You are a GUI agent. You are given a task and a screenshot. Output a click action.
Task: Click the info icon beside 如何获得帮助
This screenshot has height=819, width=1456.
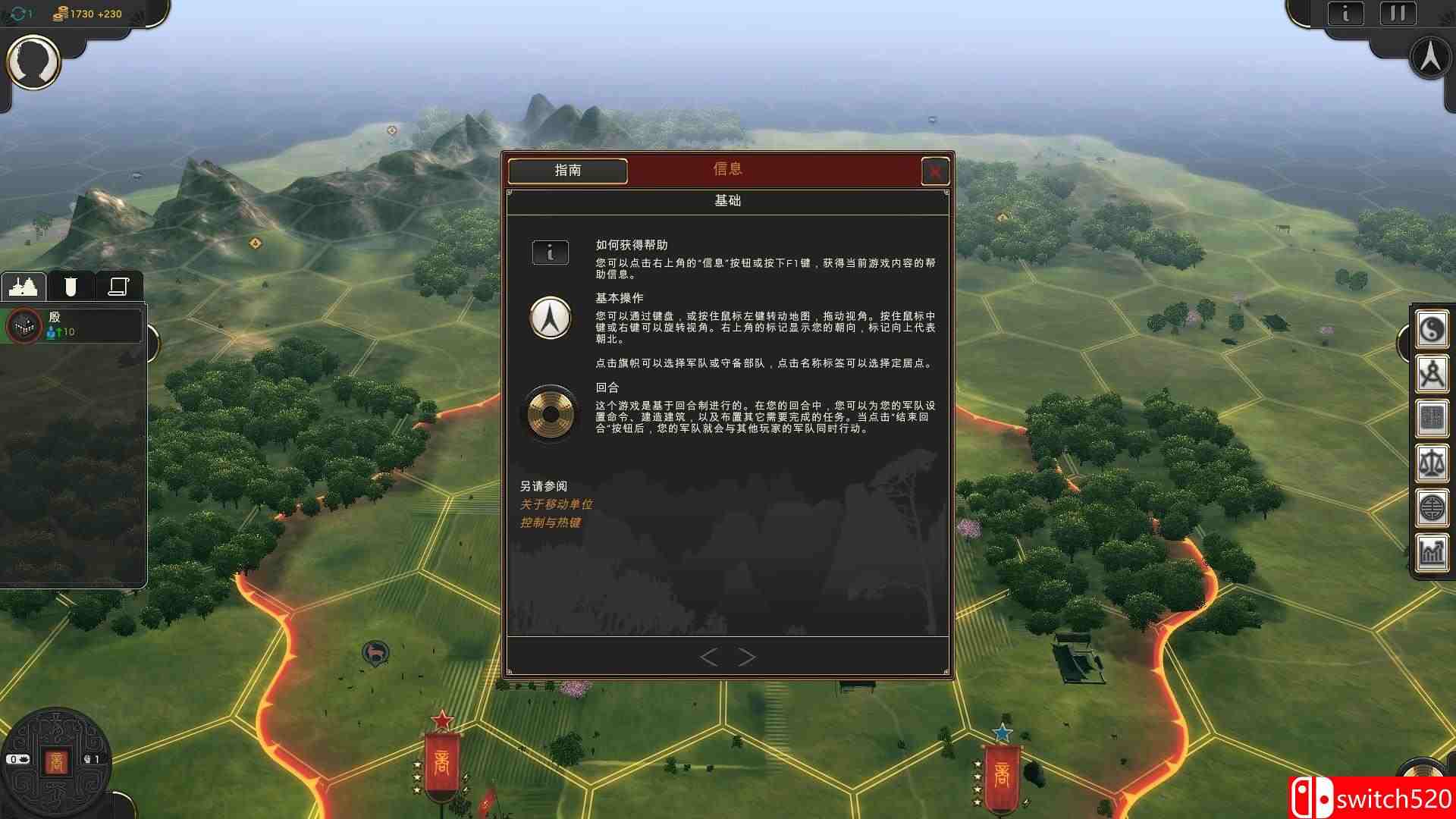click(550, 253)
